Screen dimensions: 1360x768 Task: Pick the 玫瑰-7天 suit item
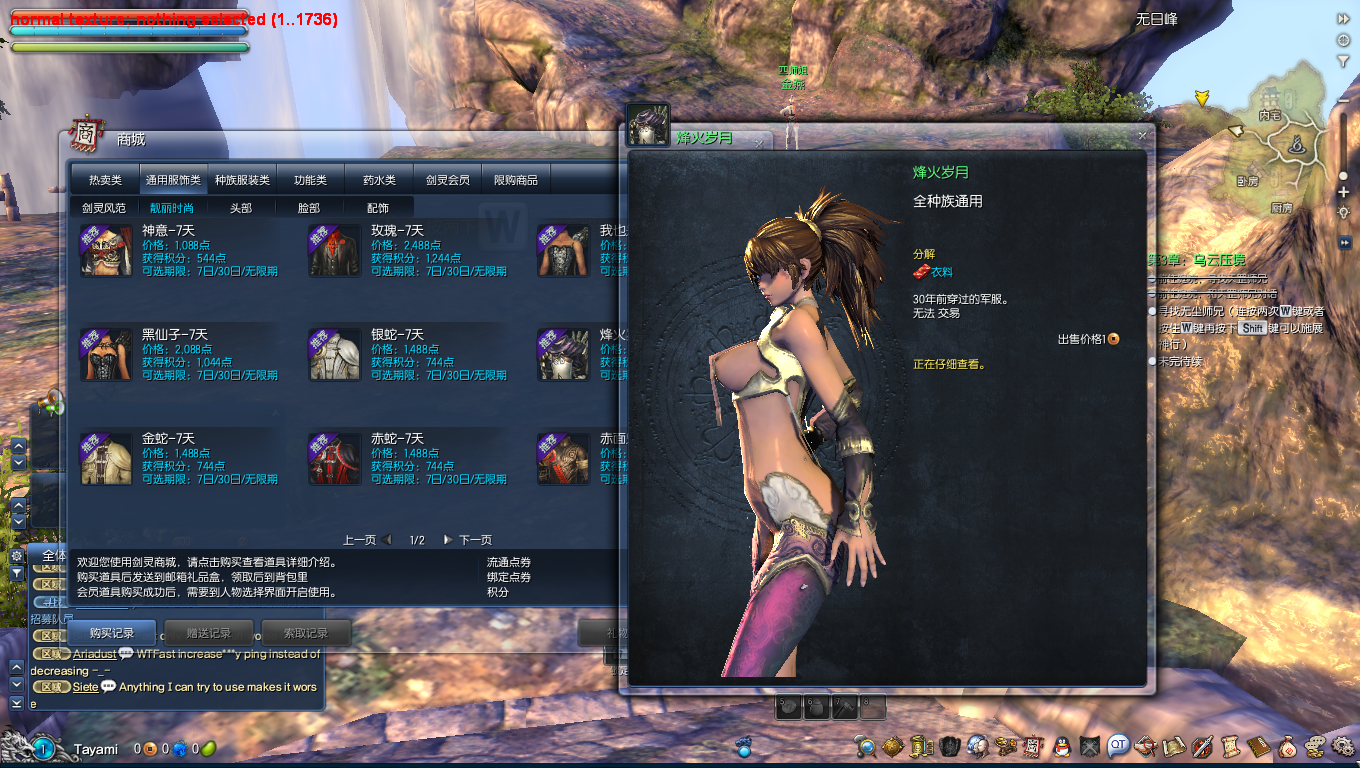pos(335,251)
